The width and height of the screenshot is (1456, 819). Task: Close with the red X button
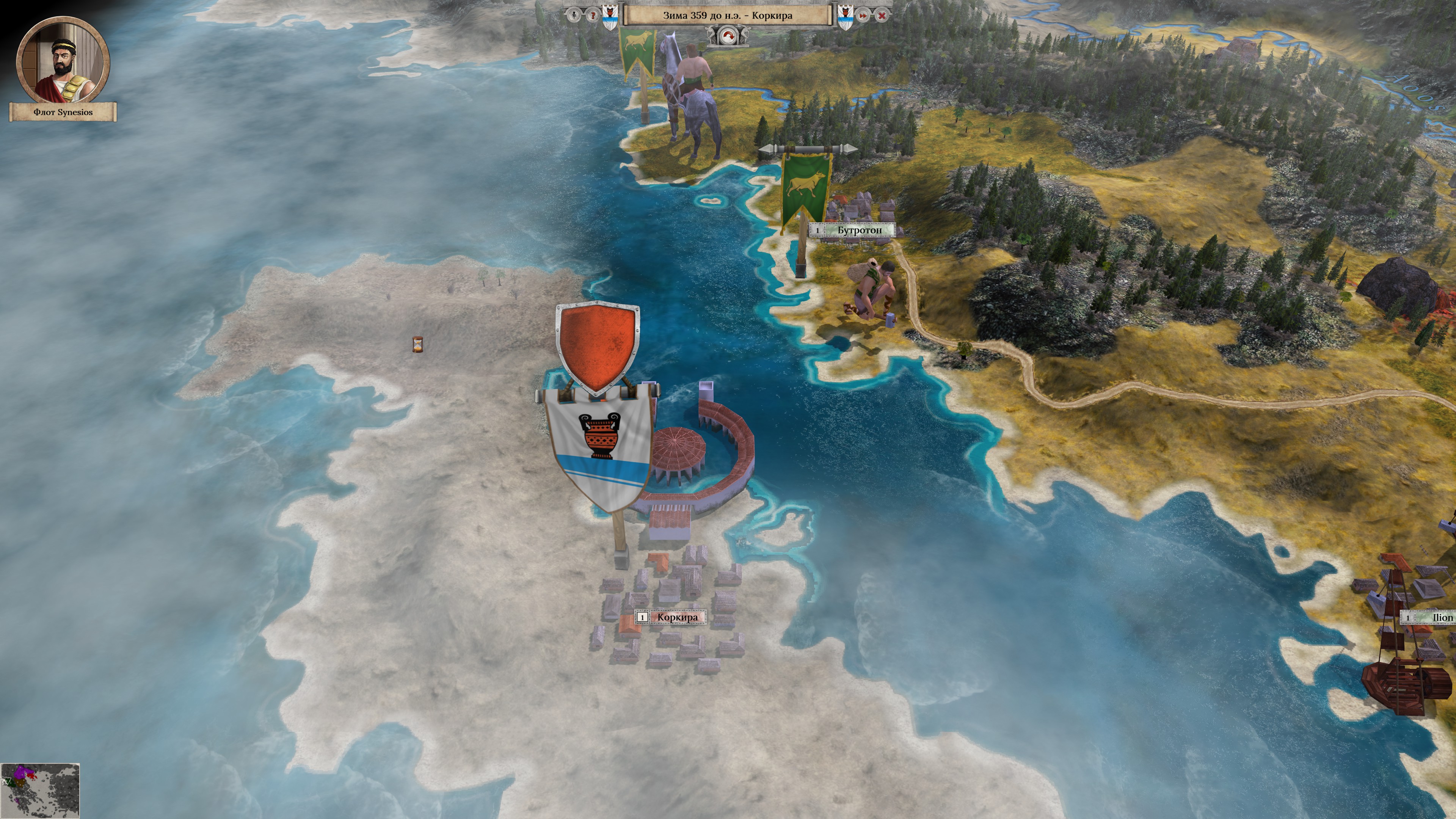(x=882, y=16)
